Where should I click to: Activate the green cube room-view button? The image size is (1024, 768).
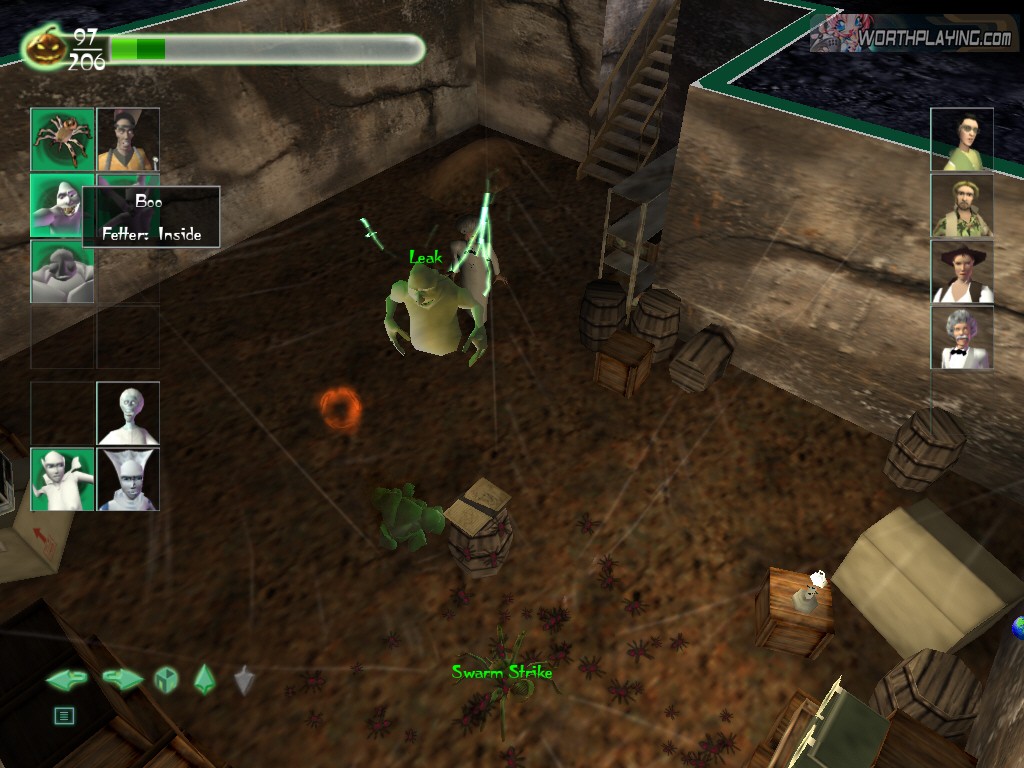click(x=165, y=680)
